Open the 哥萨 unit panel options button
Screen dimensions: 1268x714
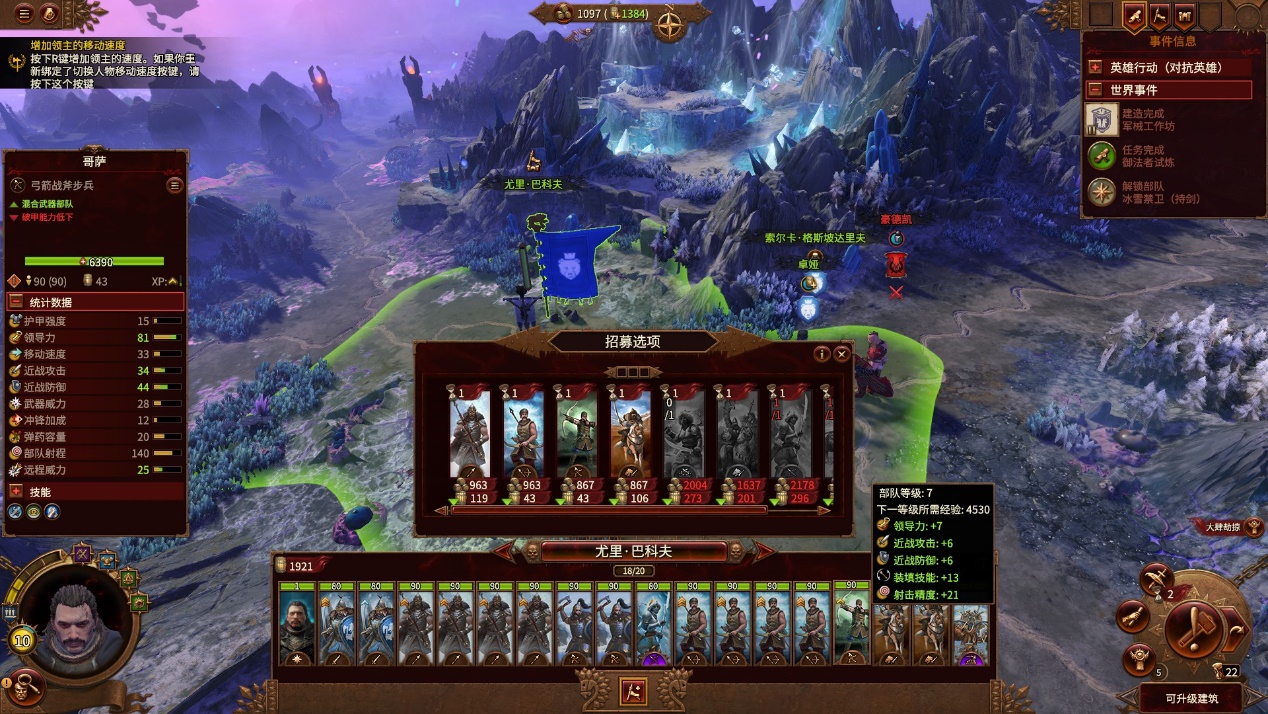point(175,185)
